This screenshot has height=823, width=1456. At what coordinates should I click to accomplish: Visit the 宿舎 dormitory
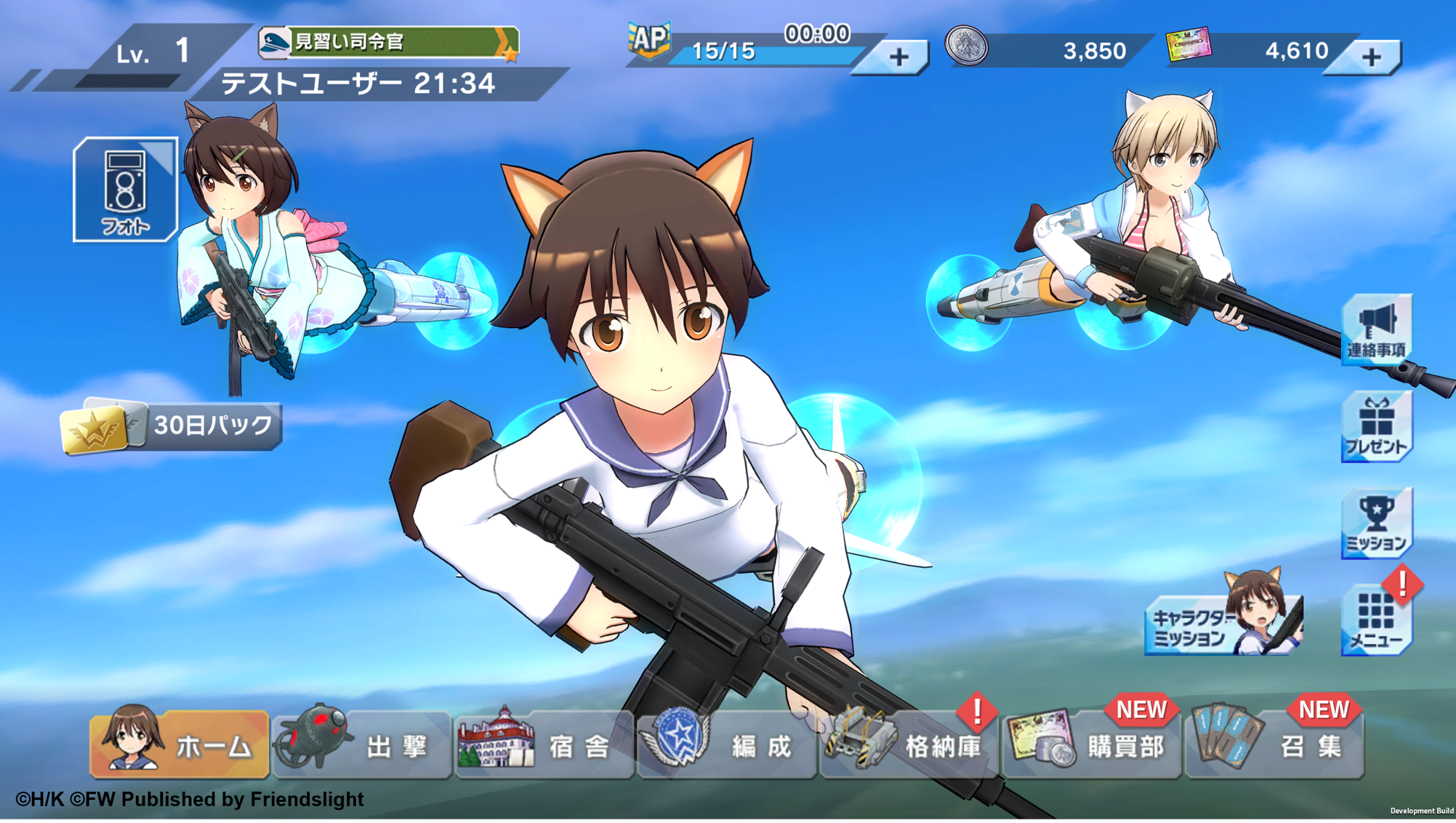(x=544, y=744)
